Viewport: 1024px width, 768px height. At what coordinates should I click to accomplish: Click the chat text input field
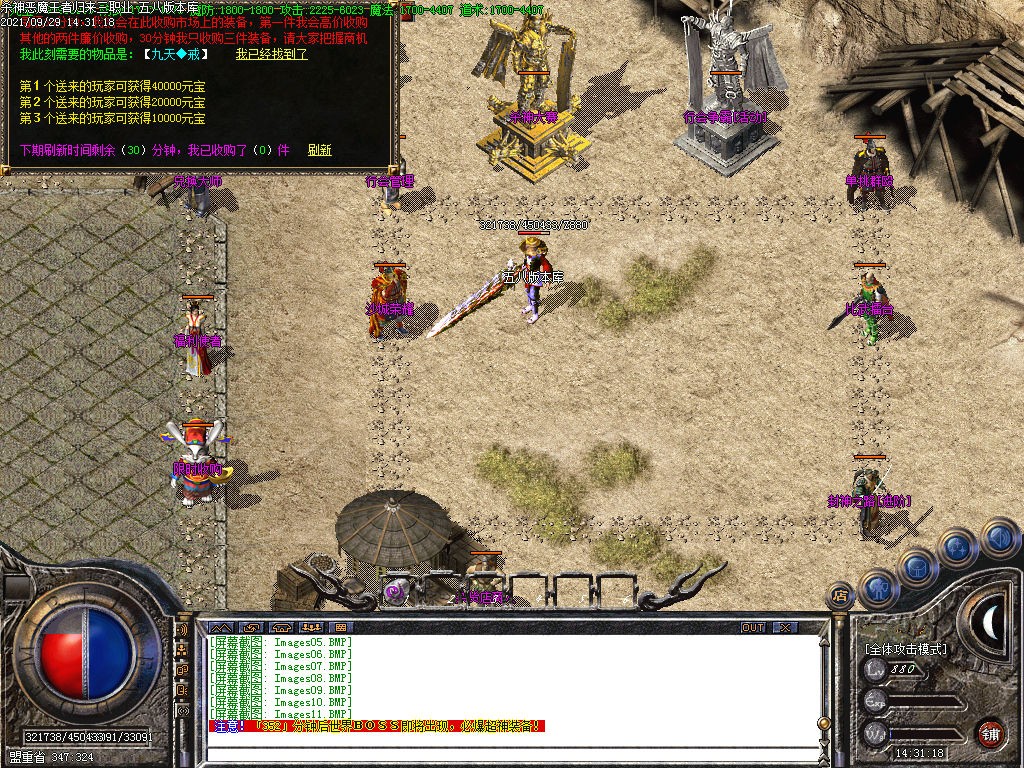pyautogui.click(x=500, y=748)
